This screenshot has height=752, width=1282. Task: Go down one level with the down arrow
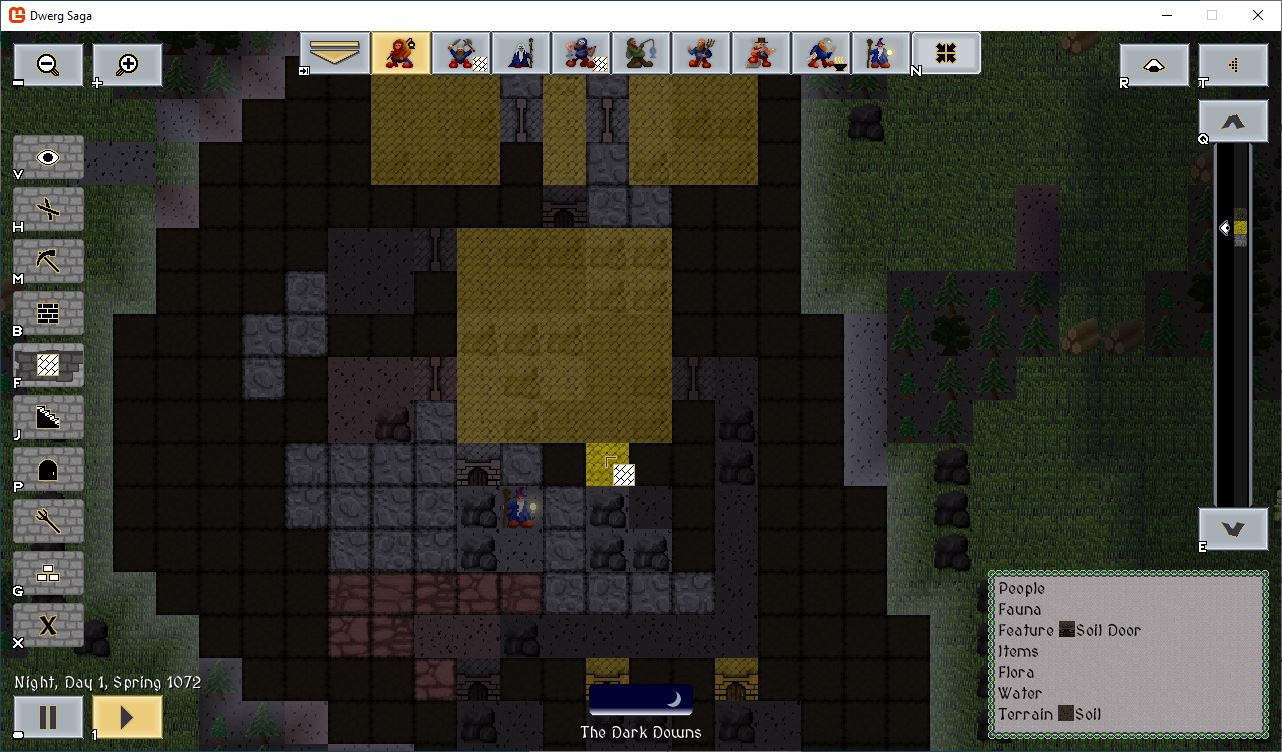pos(1233,529)
